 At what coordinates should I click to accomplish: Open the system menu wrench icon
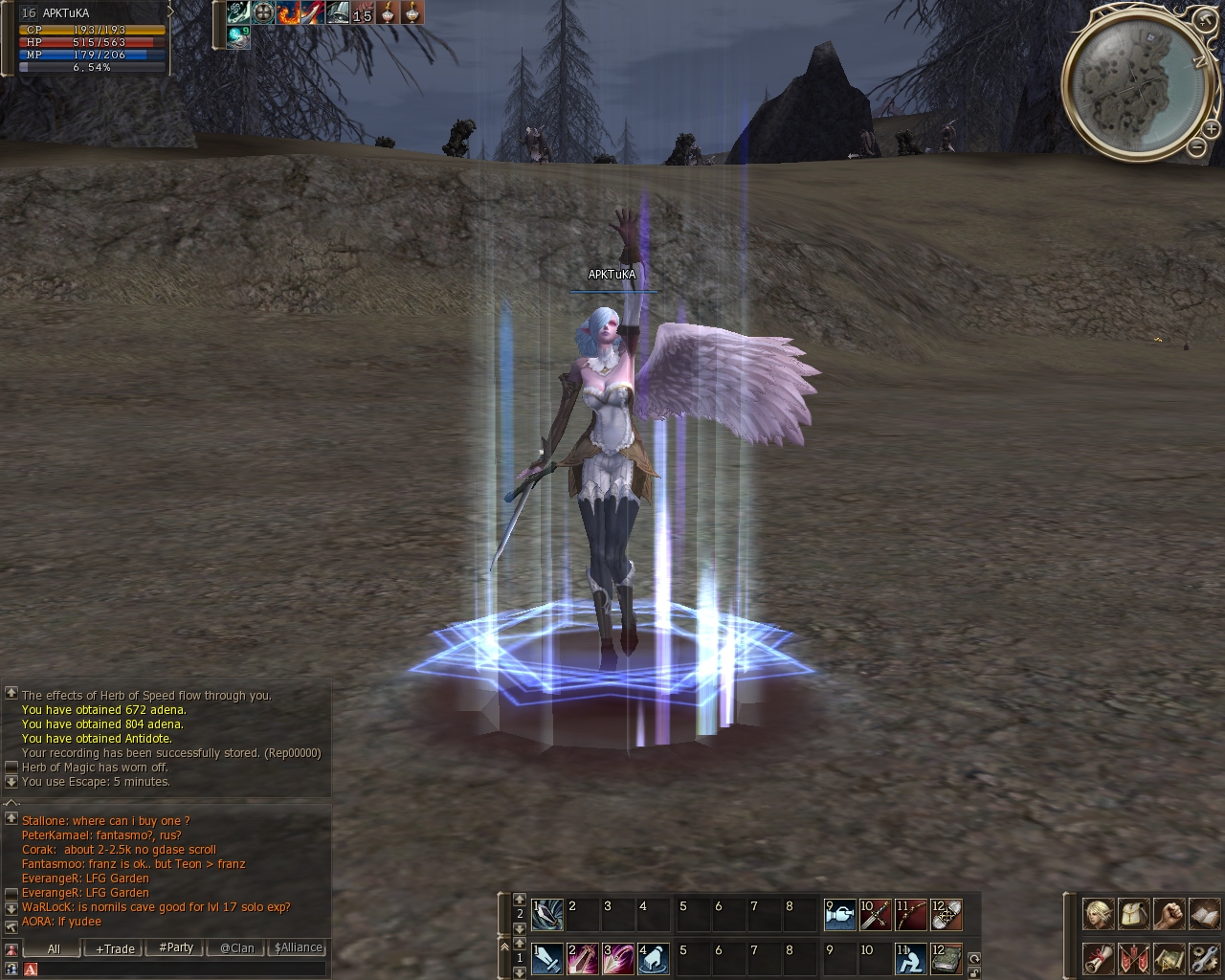click(1203, 957)
